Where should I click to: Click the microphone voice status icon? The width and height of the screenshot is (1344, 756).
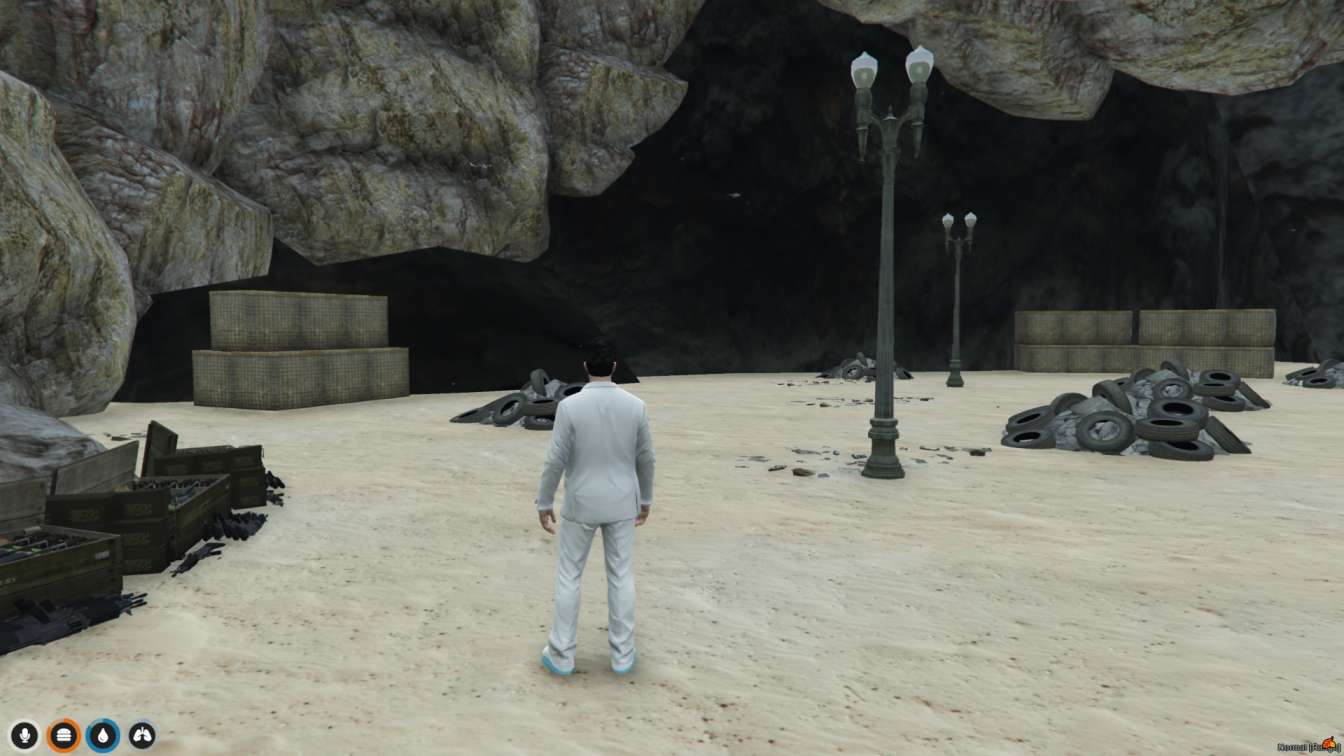(24, 735)
